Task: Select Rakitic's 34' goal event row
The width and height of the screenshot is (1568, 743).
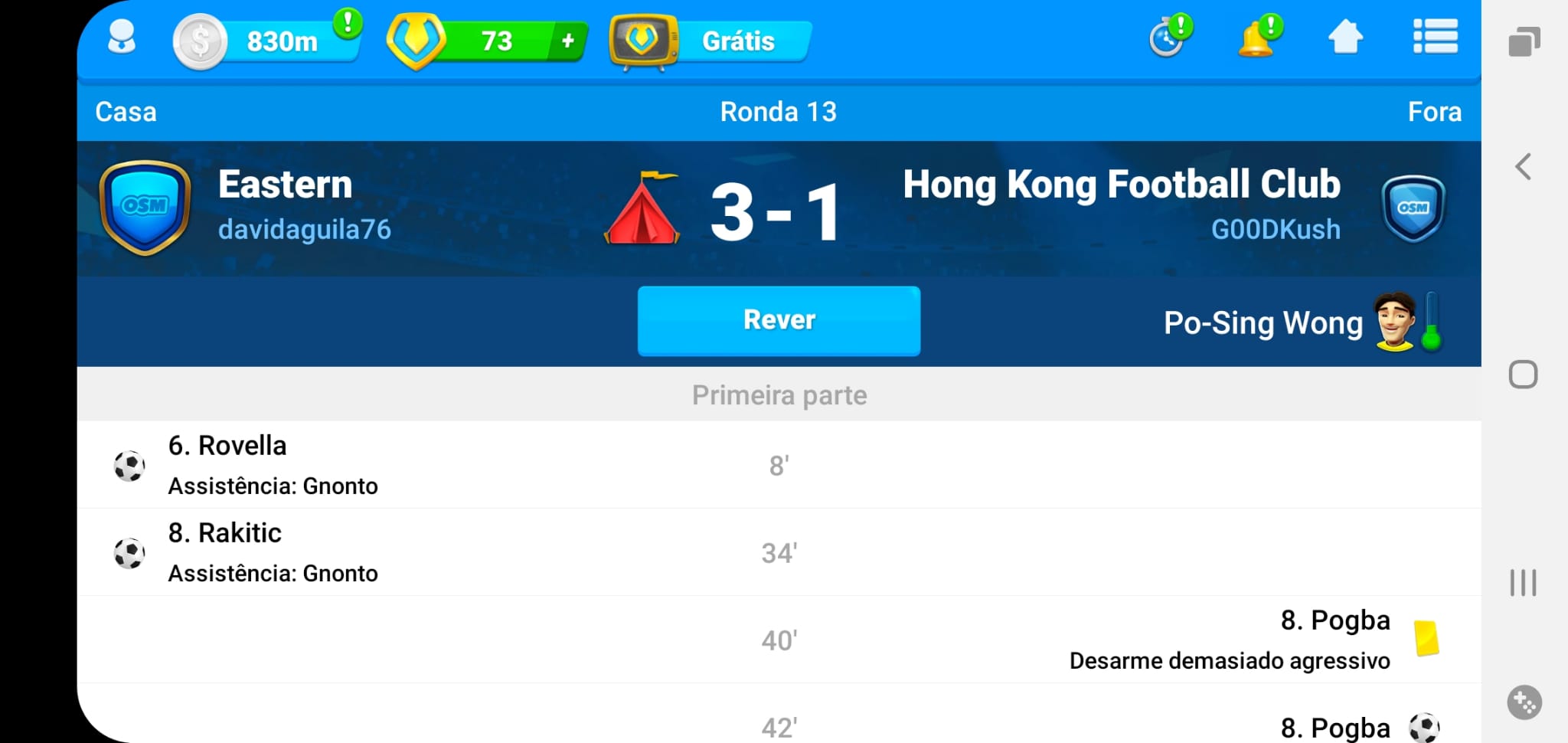Action: coord(779,552)
